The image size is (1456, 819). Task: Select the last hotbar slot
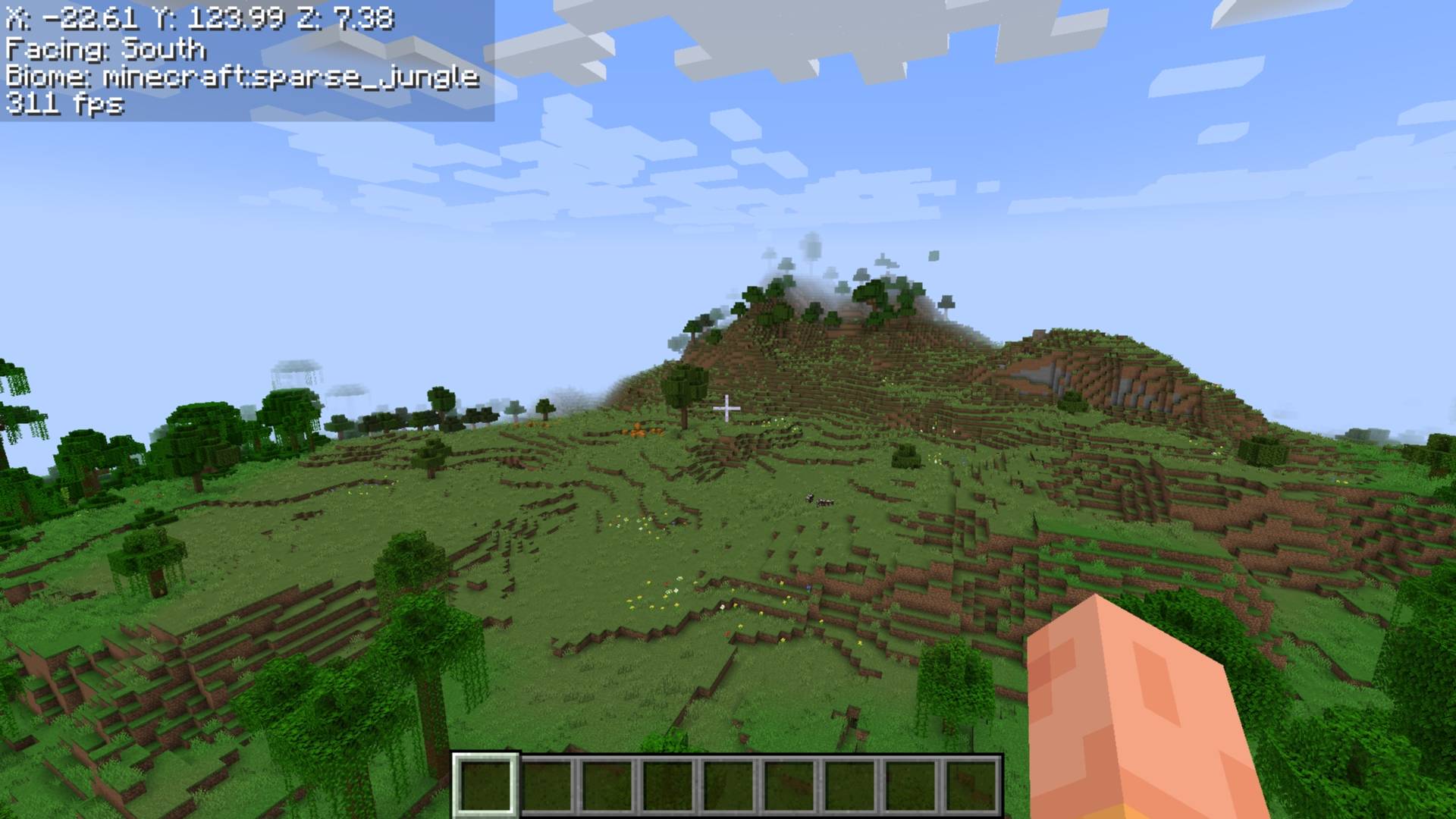click(973, 785)
